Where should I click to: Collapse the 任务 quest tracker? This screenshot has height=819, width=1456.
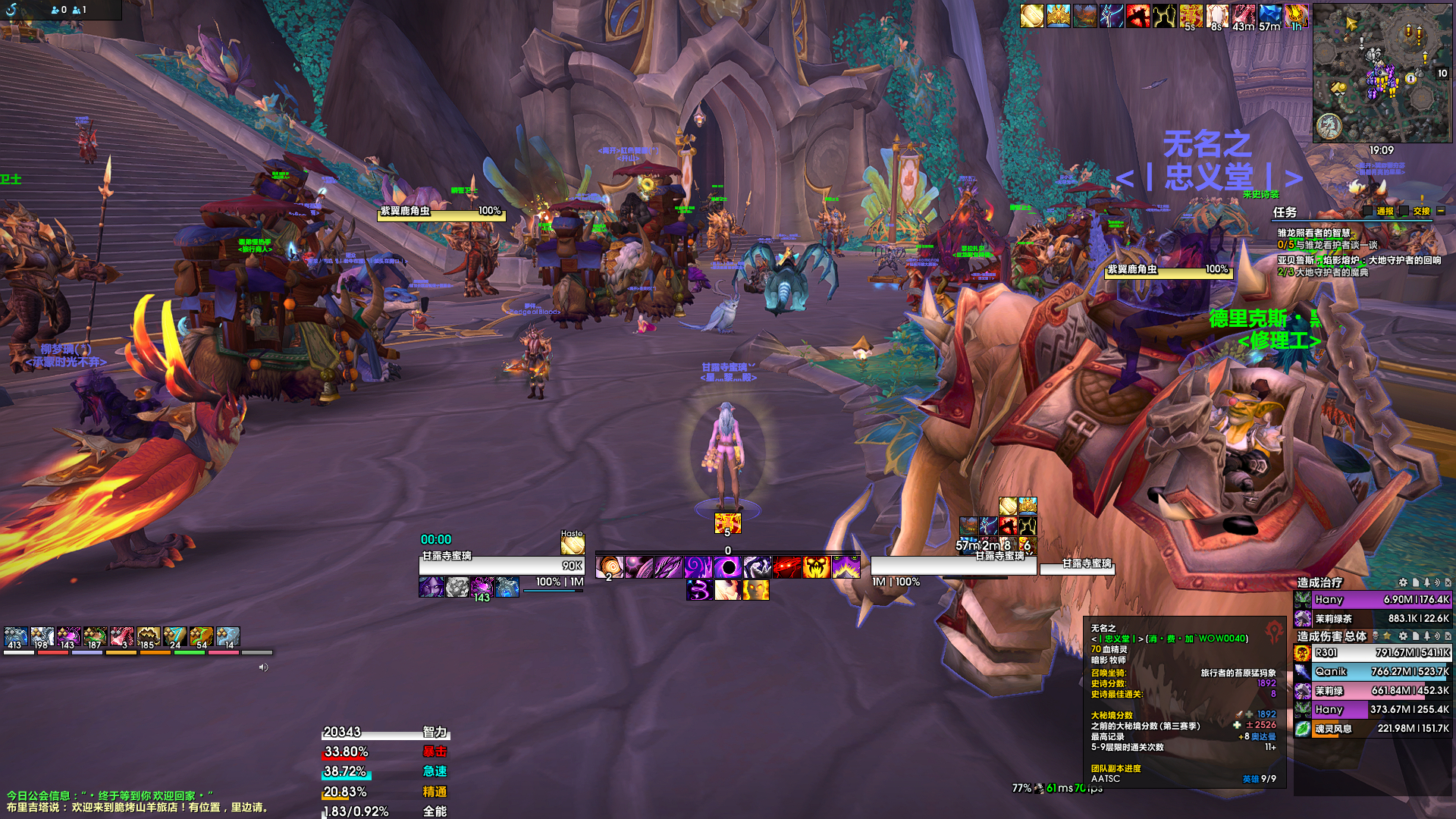1441,212
